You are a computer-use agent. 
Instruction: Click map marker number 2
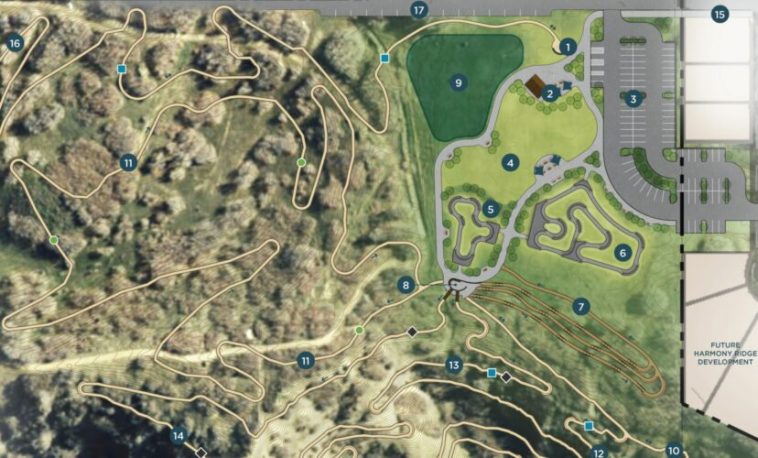pos(550,93)
